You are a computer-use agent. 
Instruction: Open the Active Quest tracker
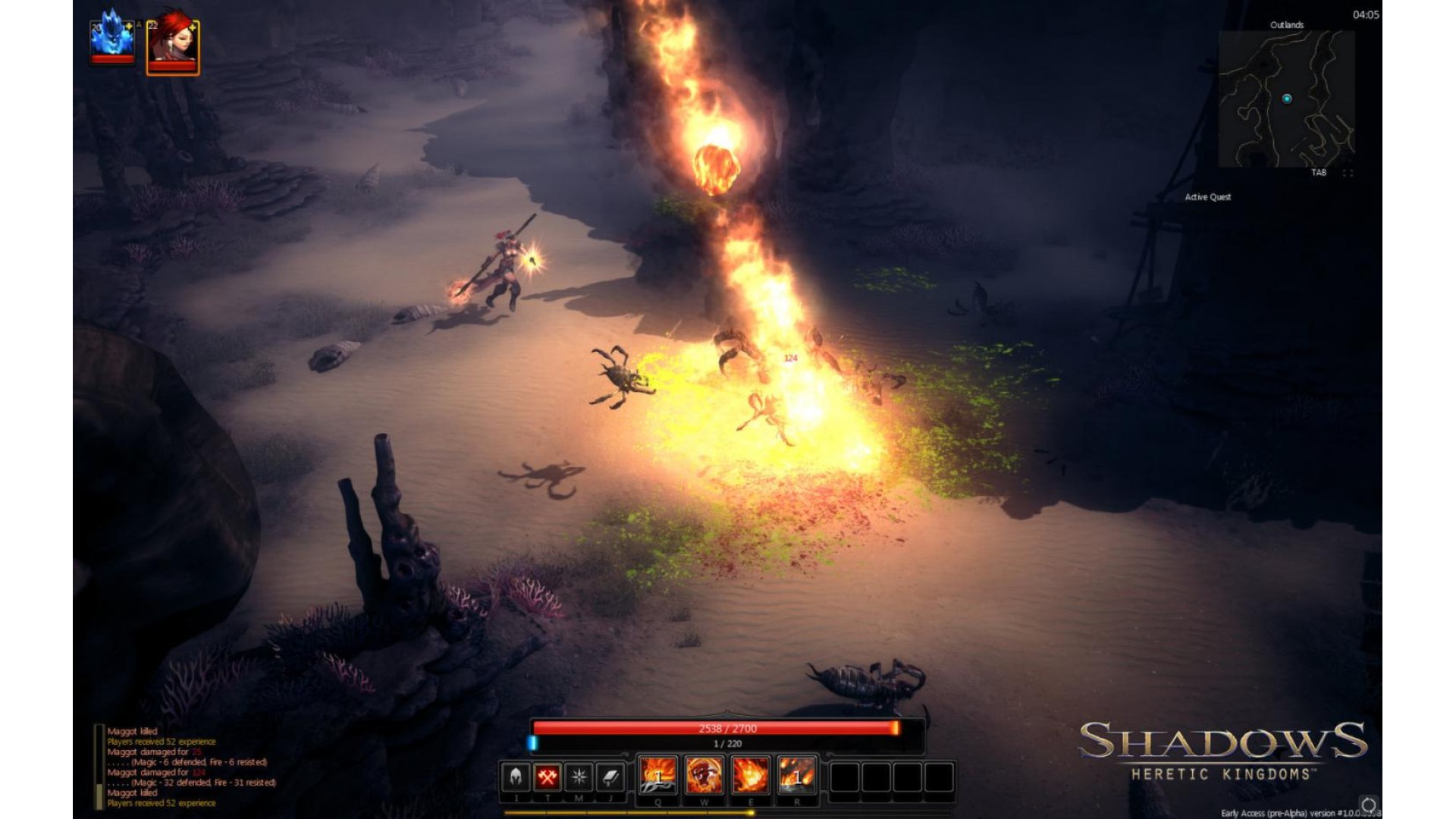[1208, 197]
